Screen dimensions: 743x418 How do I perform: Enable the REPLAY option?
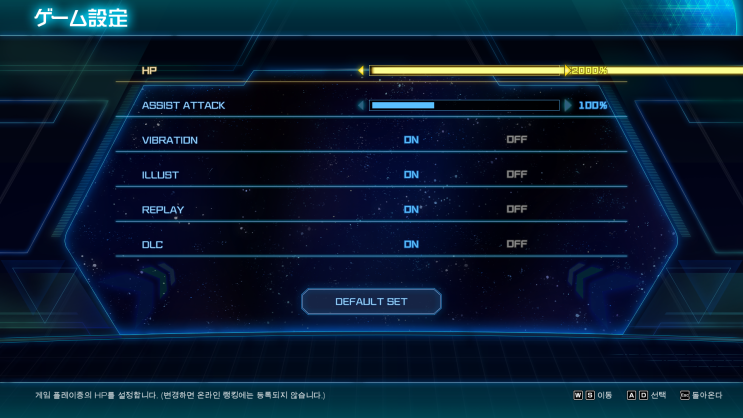pos(411,210)
